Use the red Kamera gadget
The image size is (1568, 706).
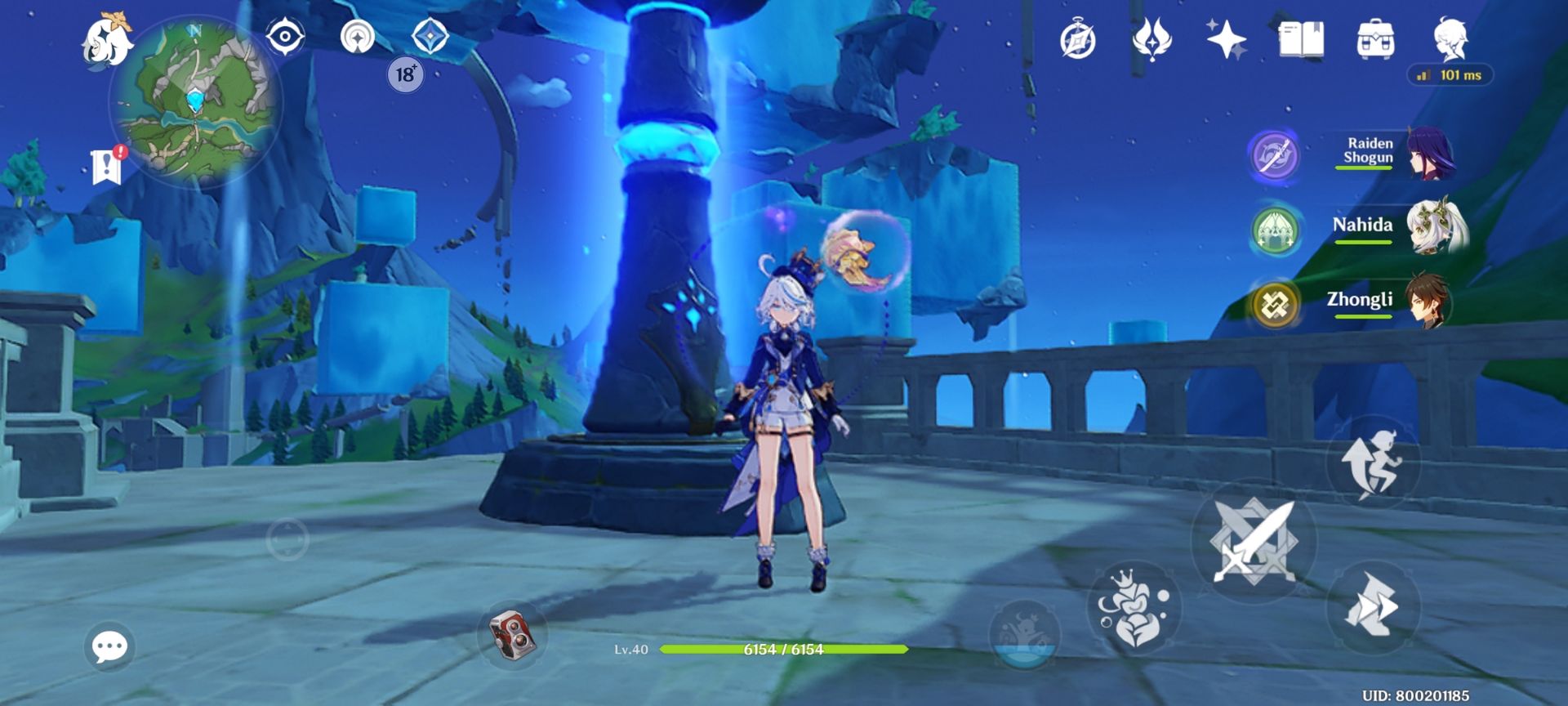[x=512, y=634]
